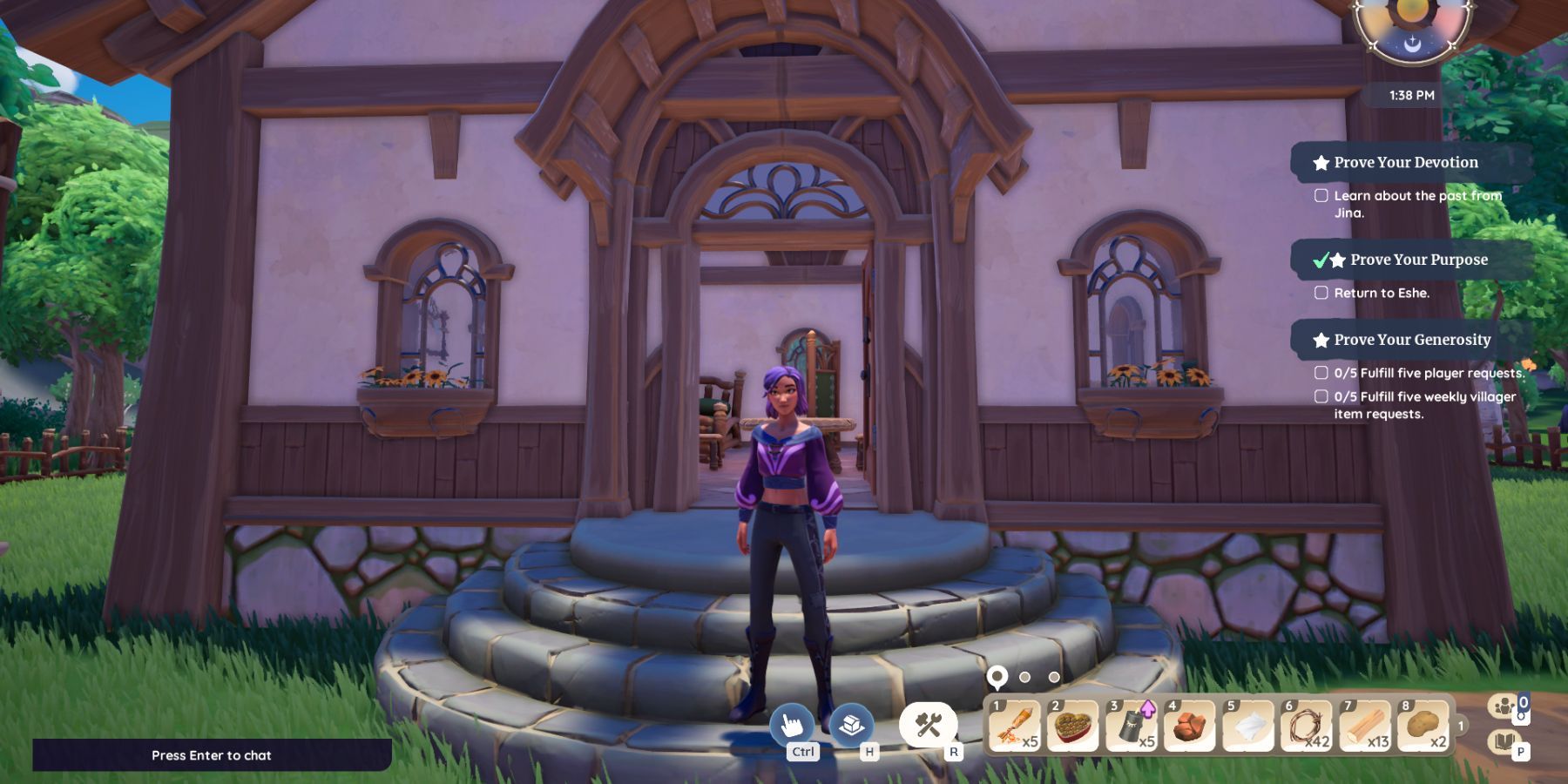
Task: Open the Prove Your Generosity quest
Action: coord(1411,340)
